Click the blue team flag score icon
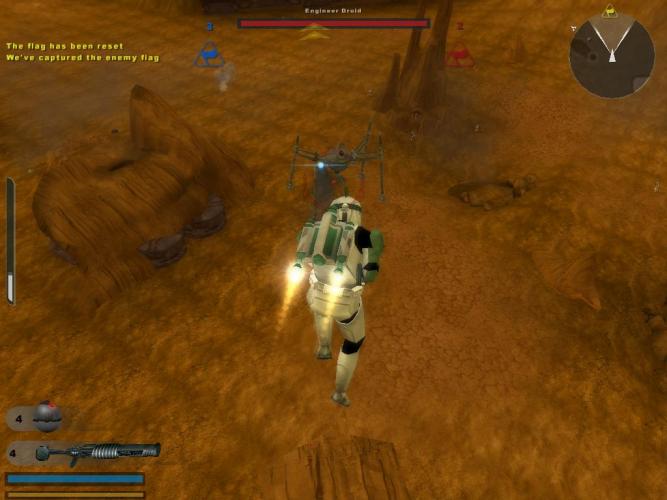Viewport: 667px width, 500px height. click(x=209, y=53)
